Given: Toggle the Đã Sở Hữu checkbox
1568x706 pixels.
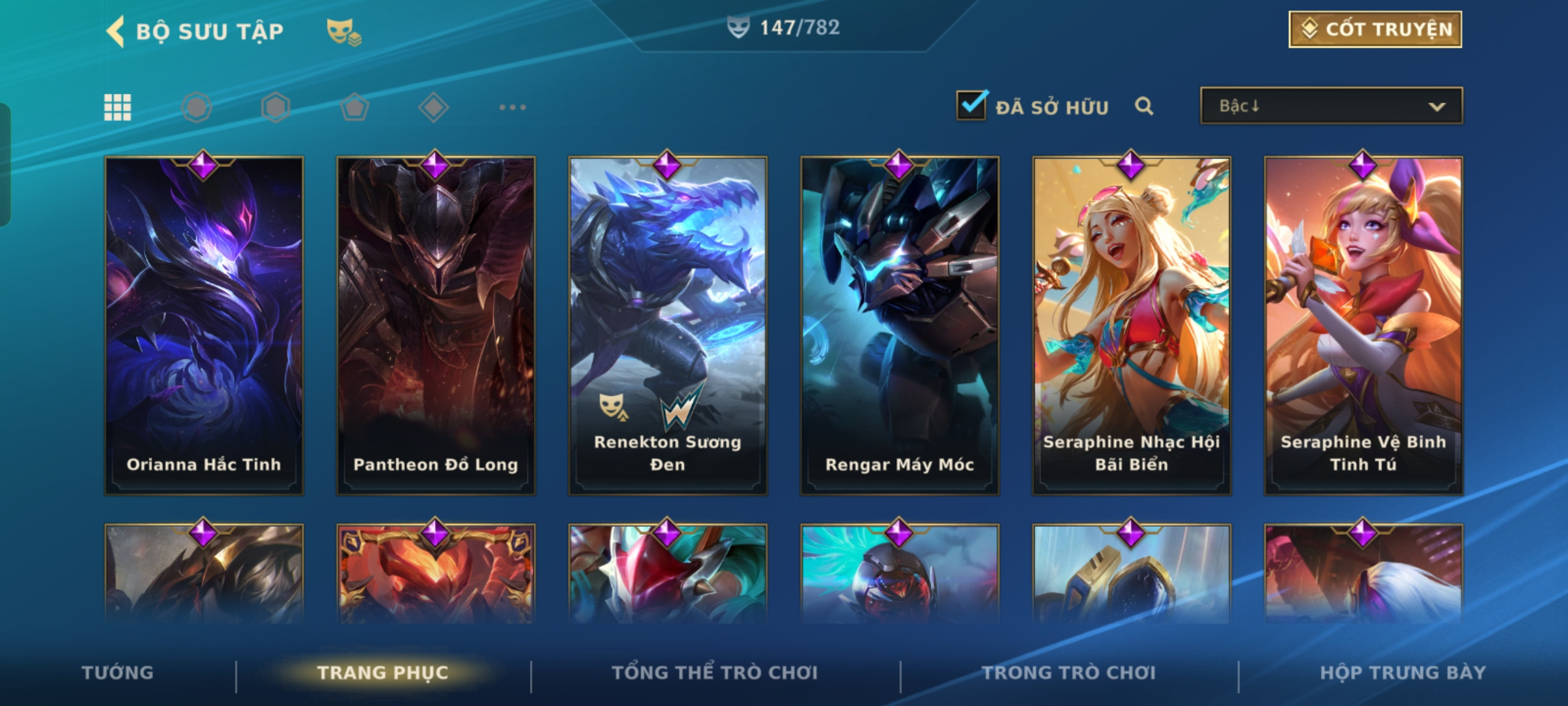Looking at the screenshot, I should tap(971, 106).
